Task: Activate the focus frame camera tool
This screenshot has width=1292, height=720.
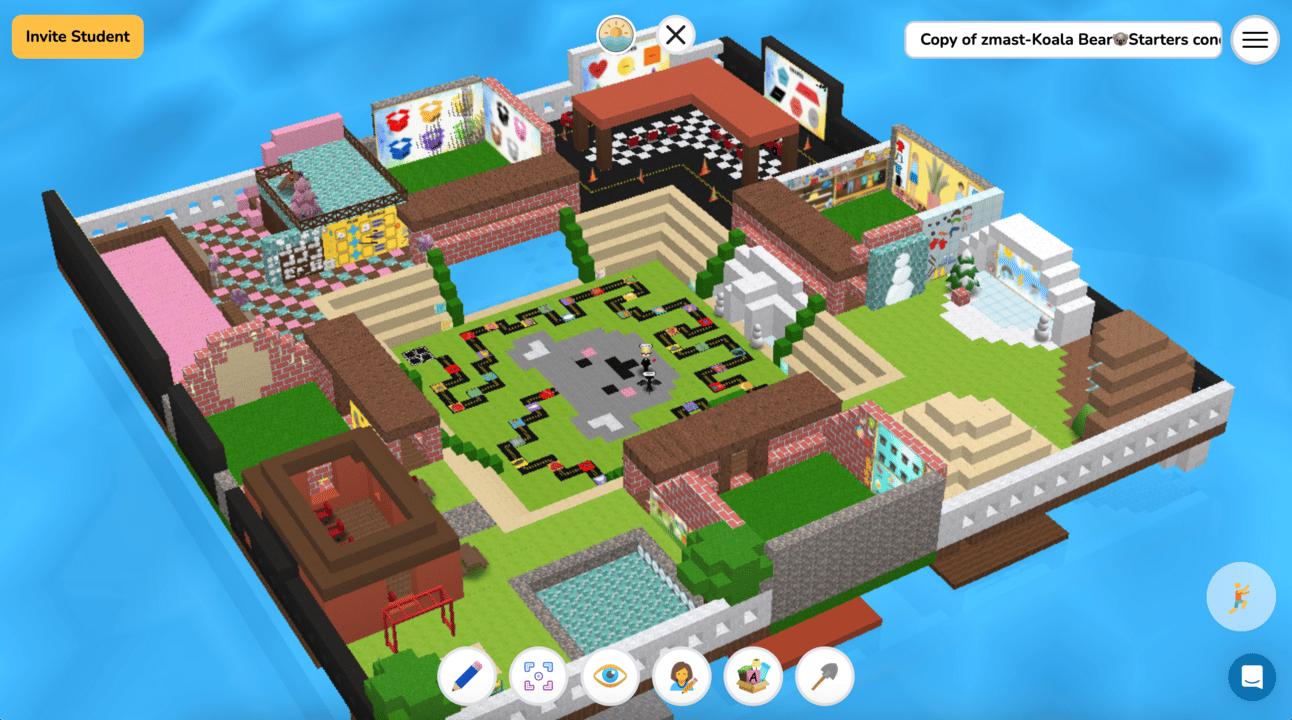Action: [x=538, y=677]
